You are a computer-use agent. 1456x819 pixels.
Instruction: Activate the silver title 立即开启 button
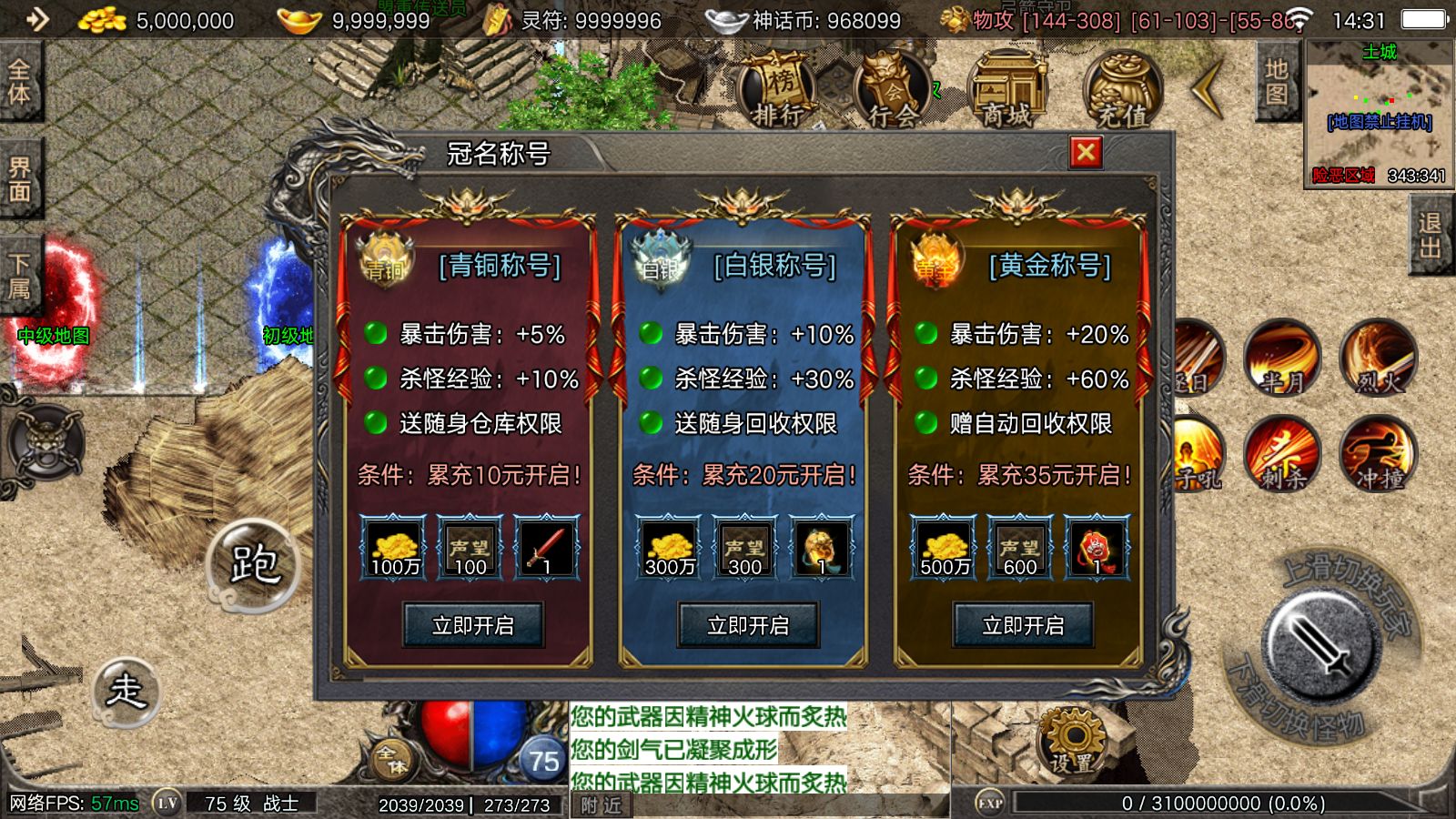click(x=748, y=625)
